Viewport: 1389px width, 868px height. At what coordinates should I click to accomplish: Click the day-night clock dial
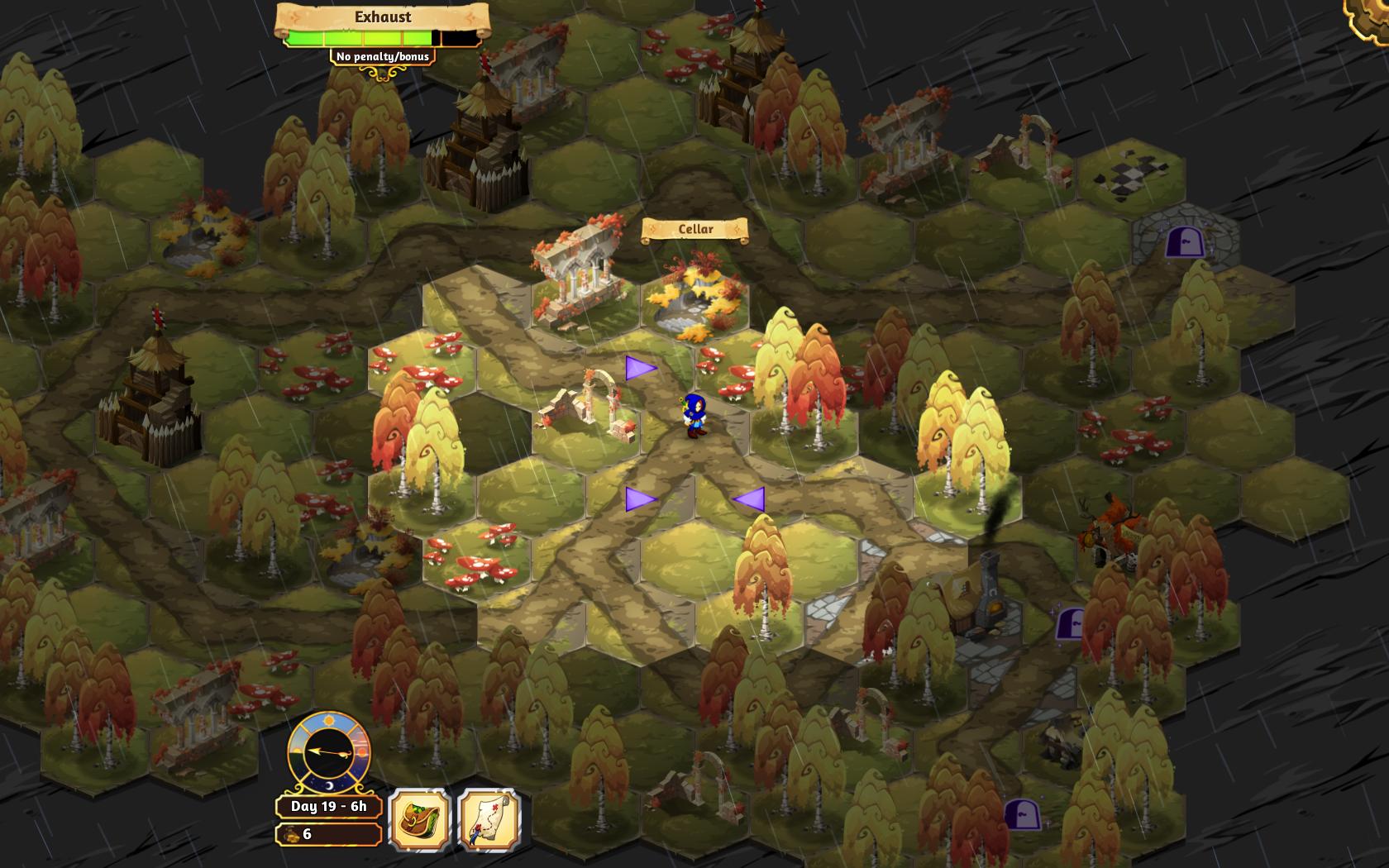(x=329, y=752)
